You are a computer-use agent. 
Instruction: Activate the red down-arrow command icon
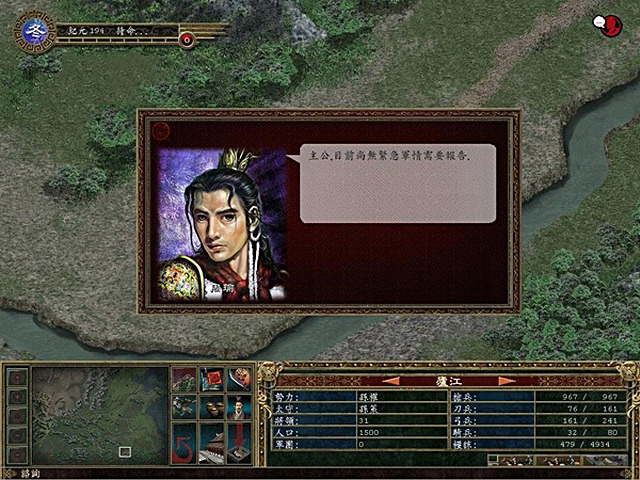238,442
